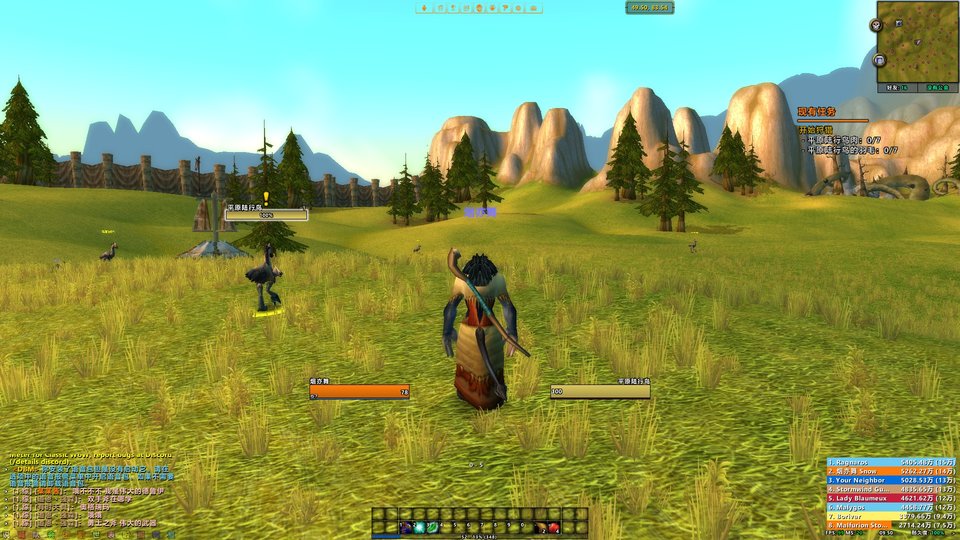Cast the cyan glowing spell in slot 2
960x540 pixels.
pos(420,527)
